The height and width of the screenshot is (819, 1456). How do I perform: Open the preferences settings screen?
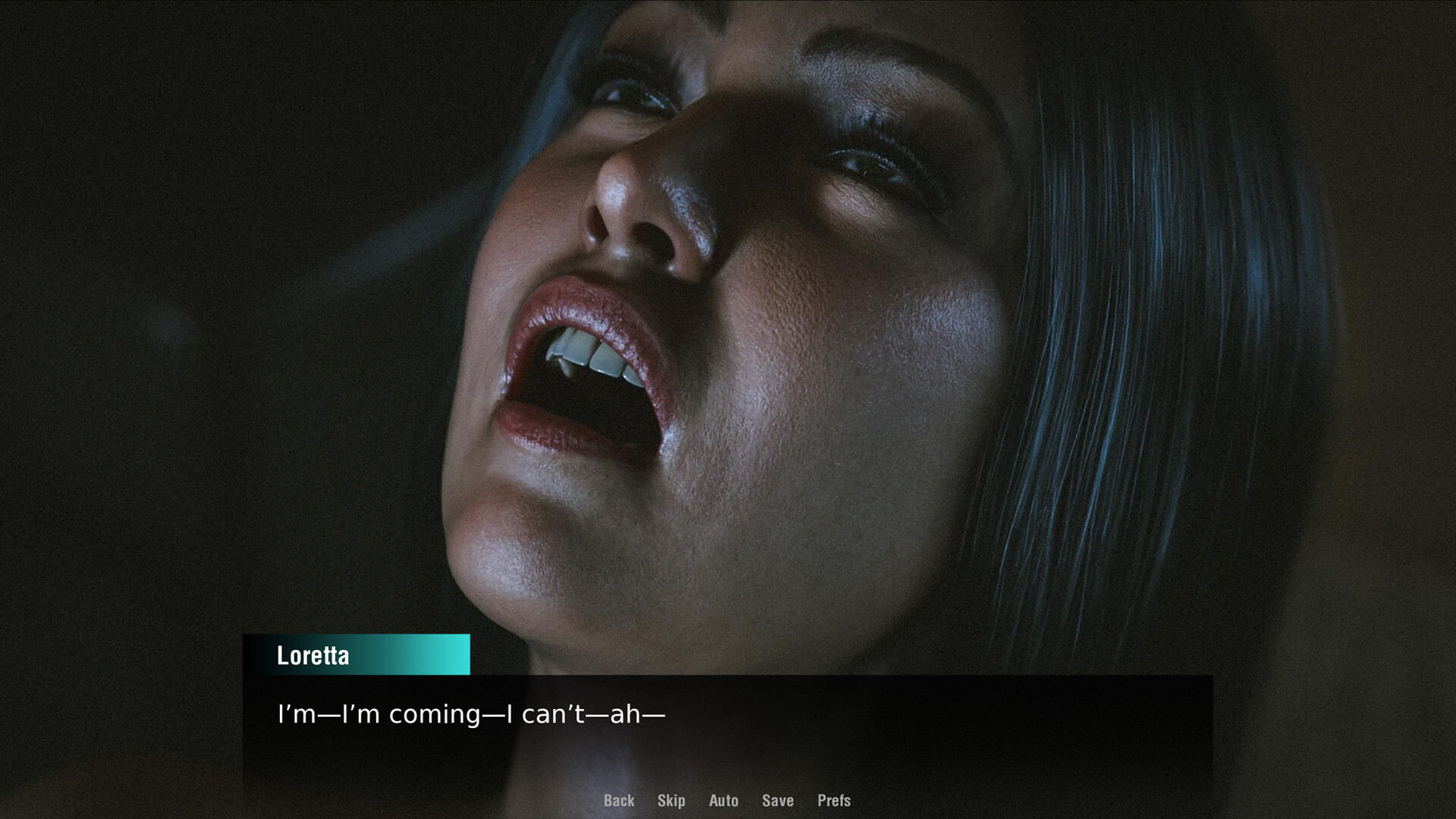coord(833,801)
